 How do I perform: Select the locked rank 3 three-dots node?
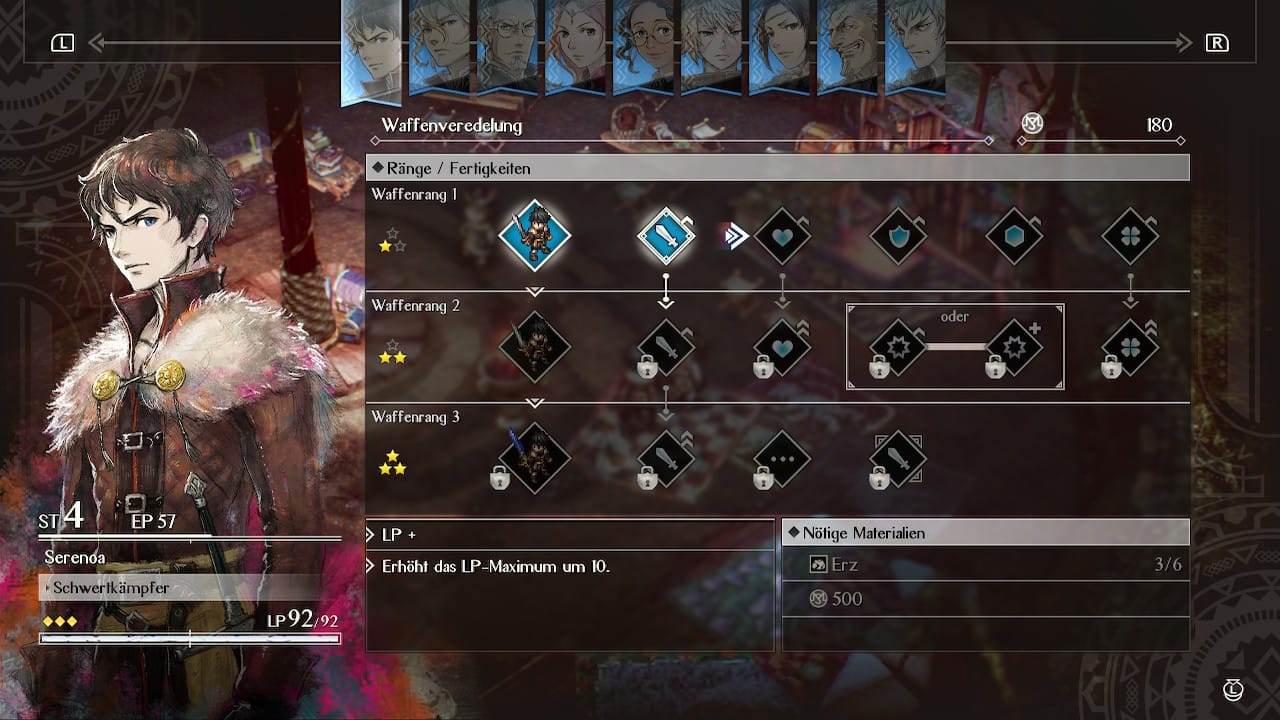pos(782,459)
